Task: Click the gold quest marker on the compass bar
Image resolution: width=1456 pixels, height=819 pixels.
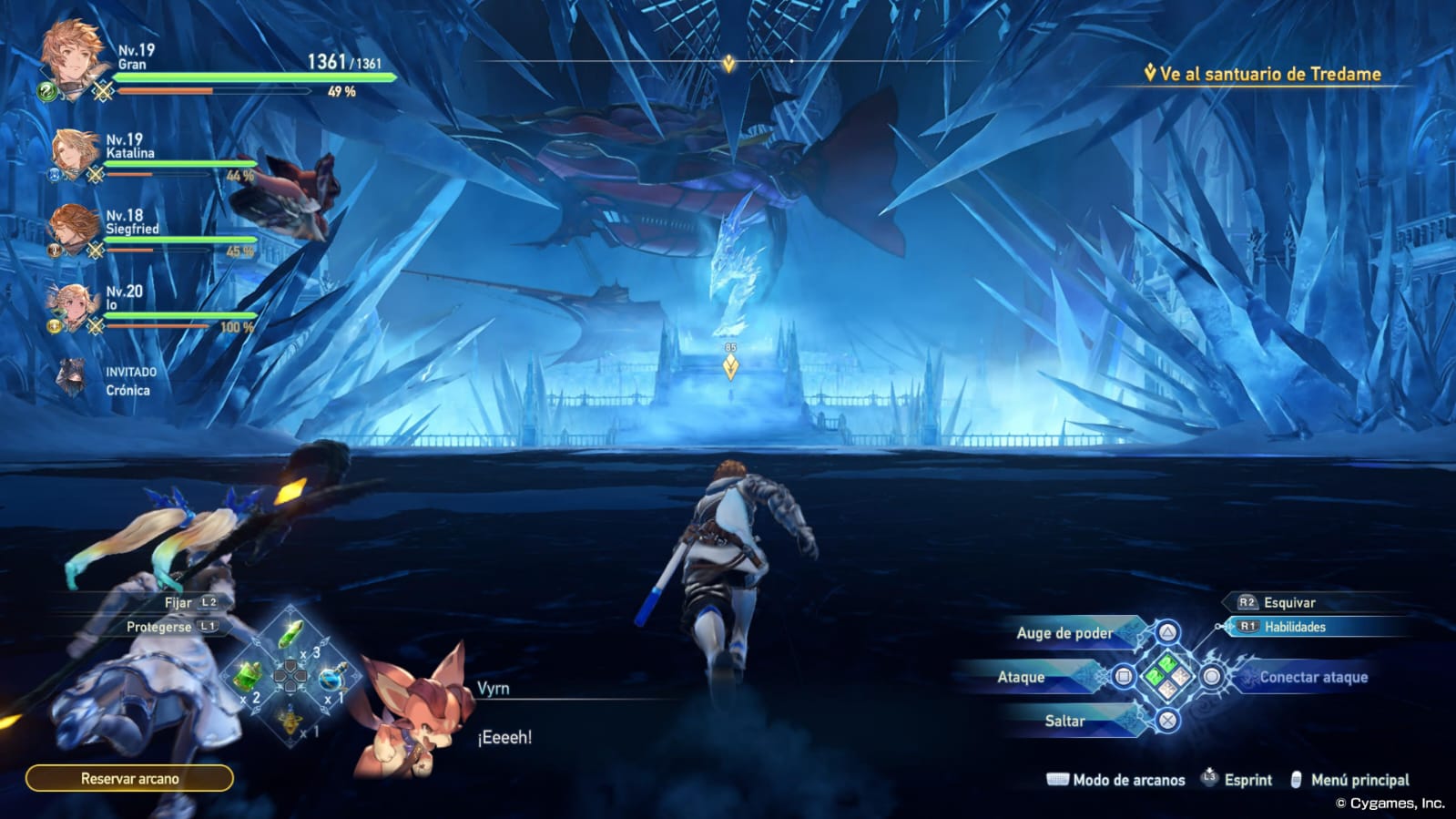Action: point(728,63)
